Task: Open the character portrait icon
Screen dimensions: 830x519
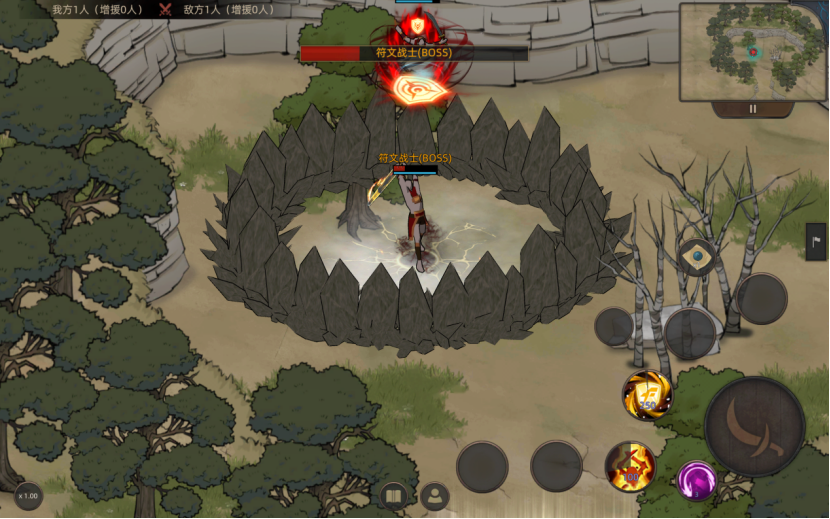Action: pyautogui.click(x=435, y=495)
